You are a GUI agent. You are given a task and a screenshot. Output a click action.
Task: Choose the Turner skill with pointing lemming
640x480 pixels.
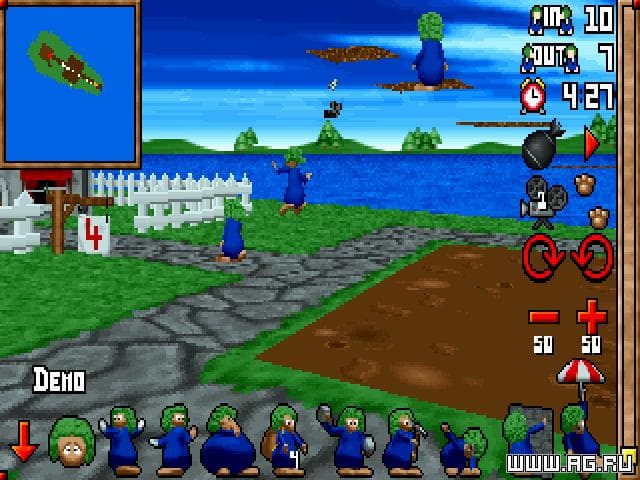click(177, 438)
